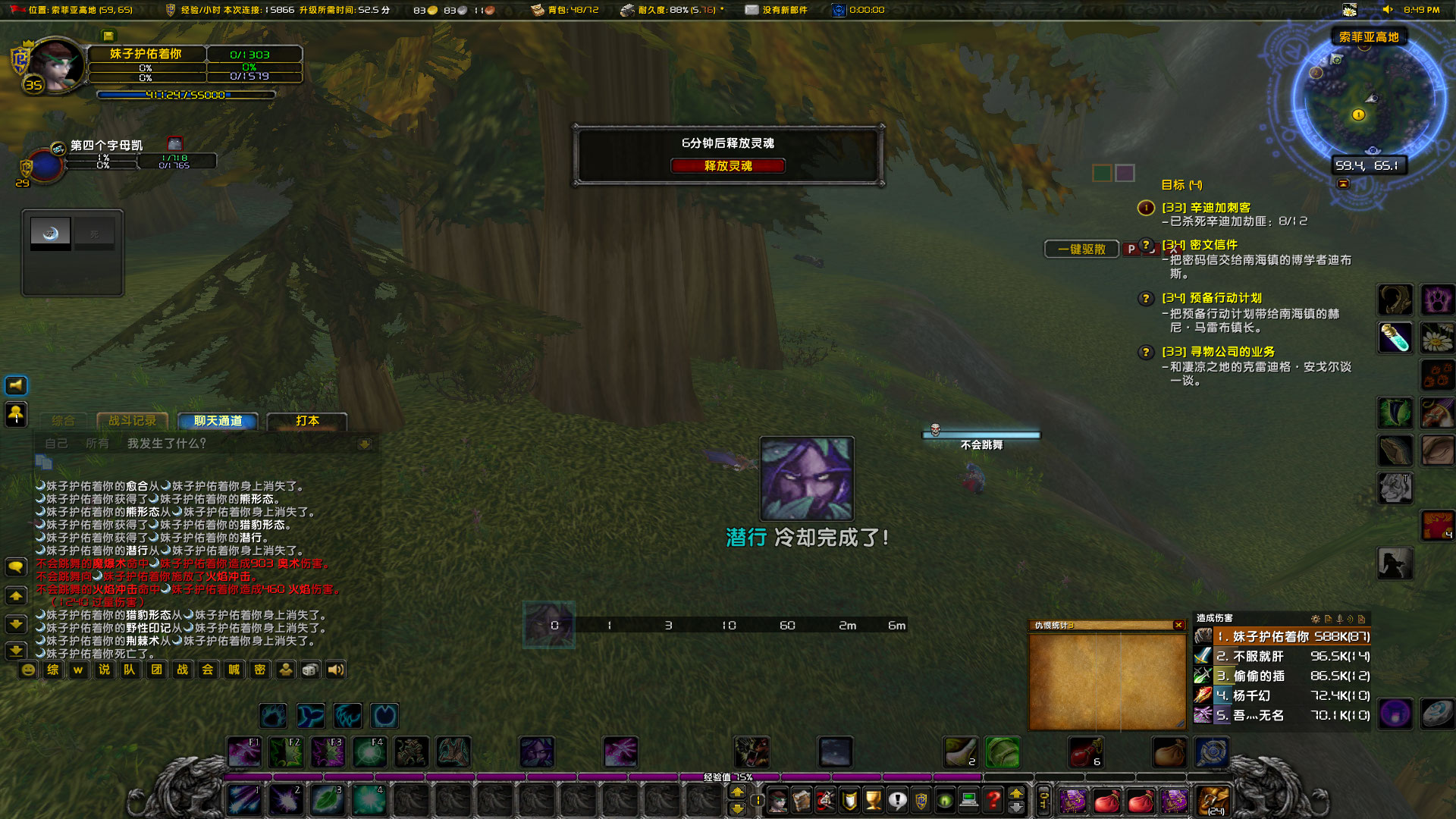The width and height of the screenshot is (1456, 819).
Task: Click the action bar page-up arrow
Action: point(738,791)
